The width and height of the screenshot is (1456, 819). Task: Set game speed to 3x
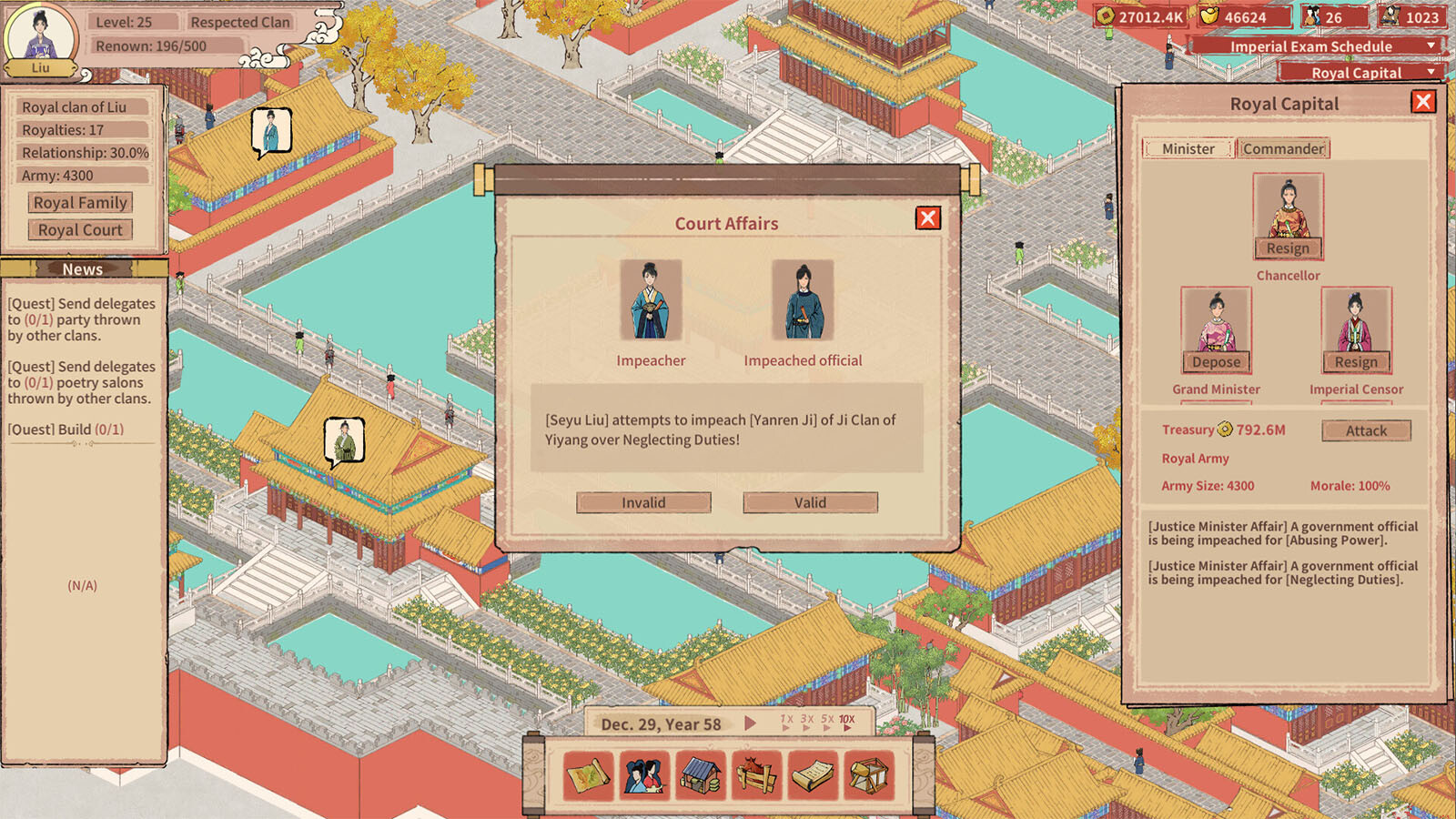tap(806, 721)
